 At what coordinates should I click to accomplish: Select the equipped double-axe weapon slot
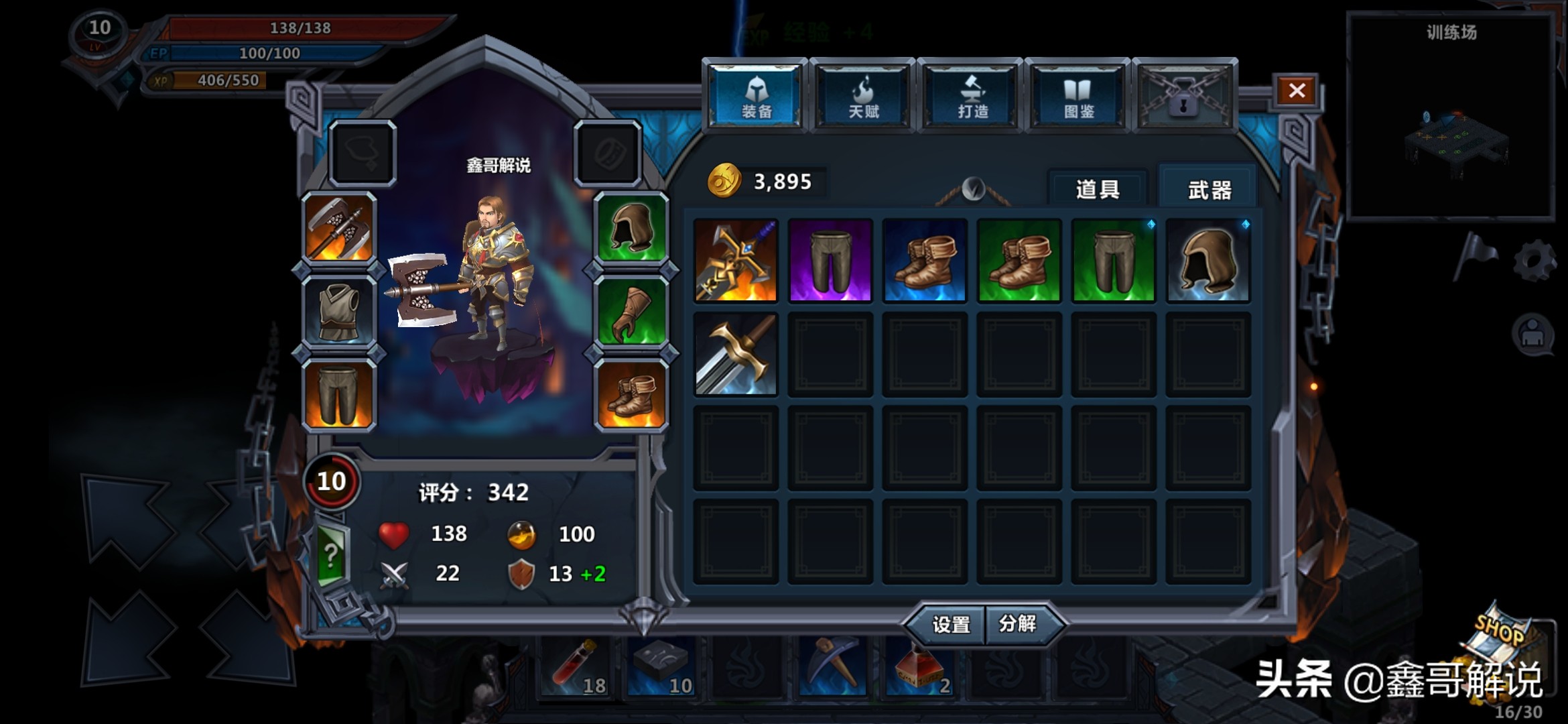339,229
